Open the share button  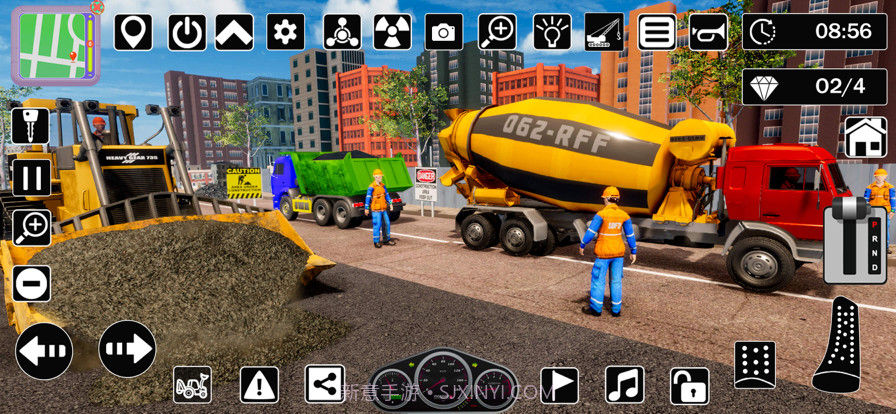click(323, 384)
